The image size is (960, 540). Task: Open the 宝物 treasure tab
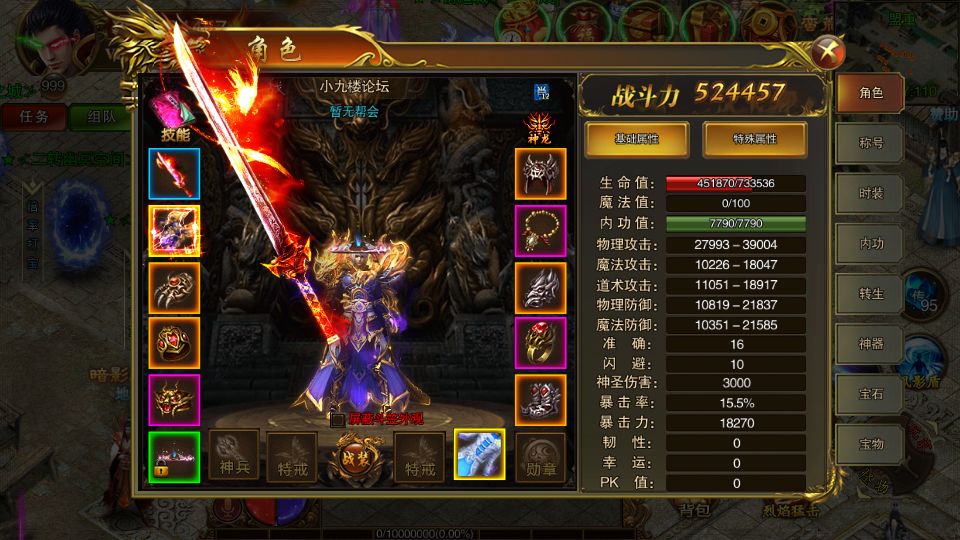click(871, 441)
